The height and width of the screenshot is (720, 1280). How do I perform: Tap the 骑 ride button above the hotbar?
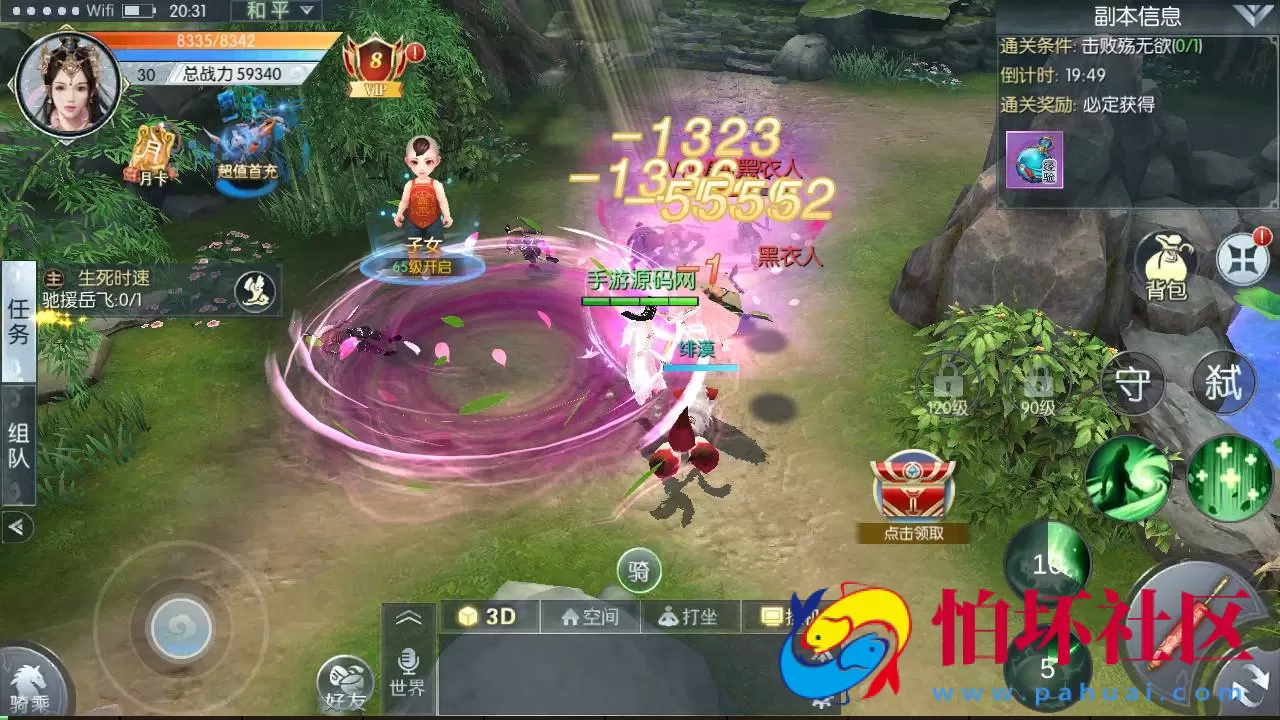[639, 570]
